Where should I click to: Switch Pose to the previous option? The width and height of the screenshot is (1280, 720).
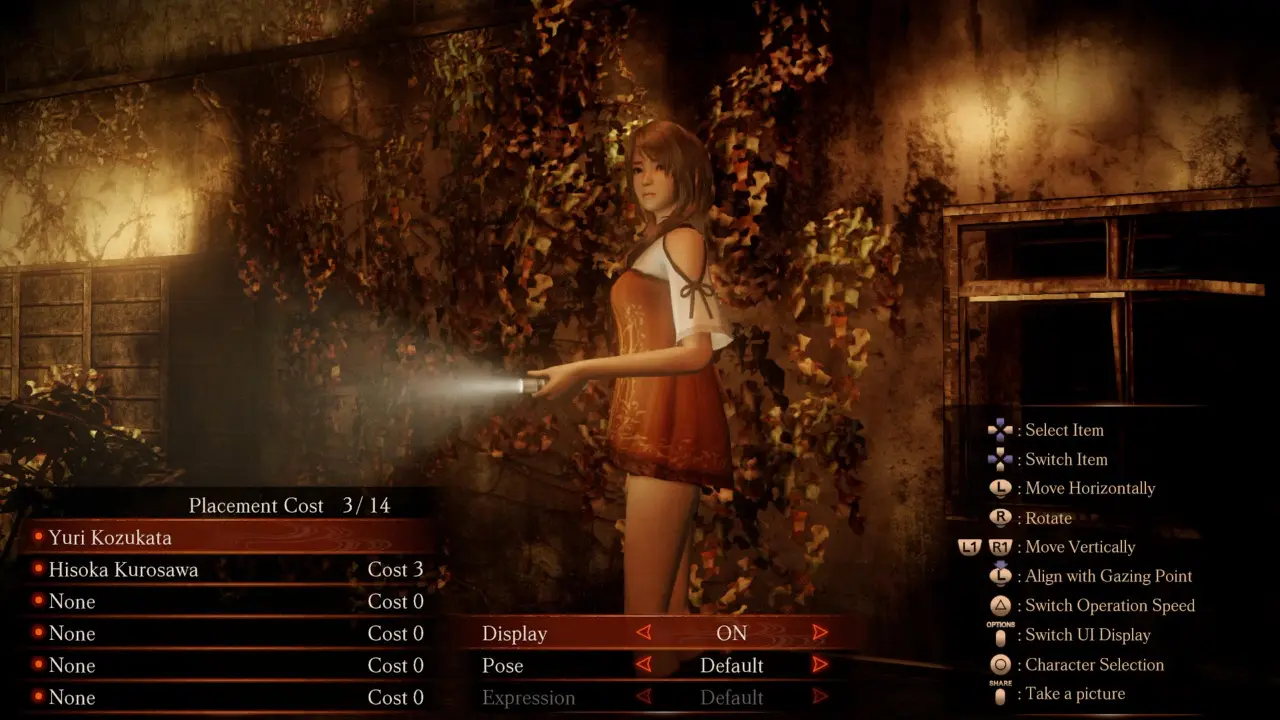click(x=644, y=665)
